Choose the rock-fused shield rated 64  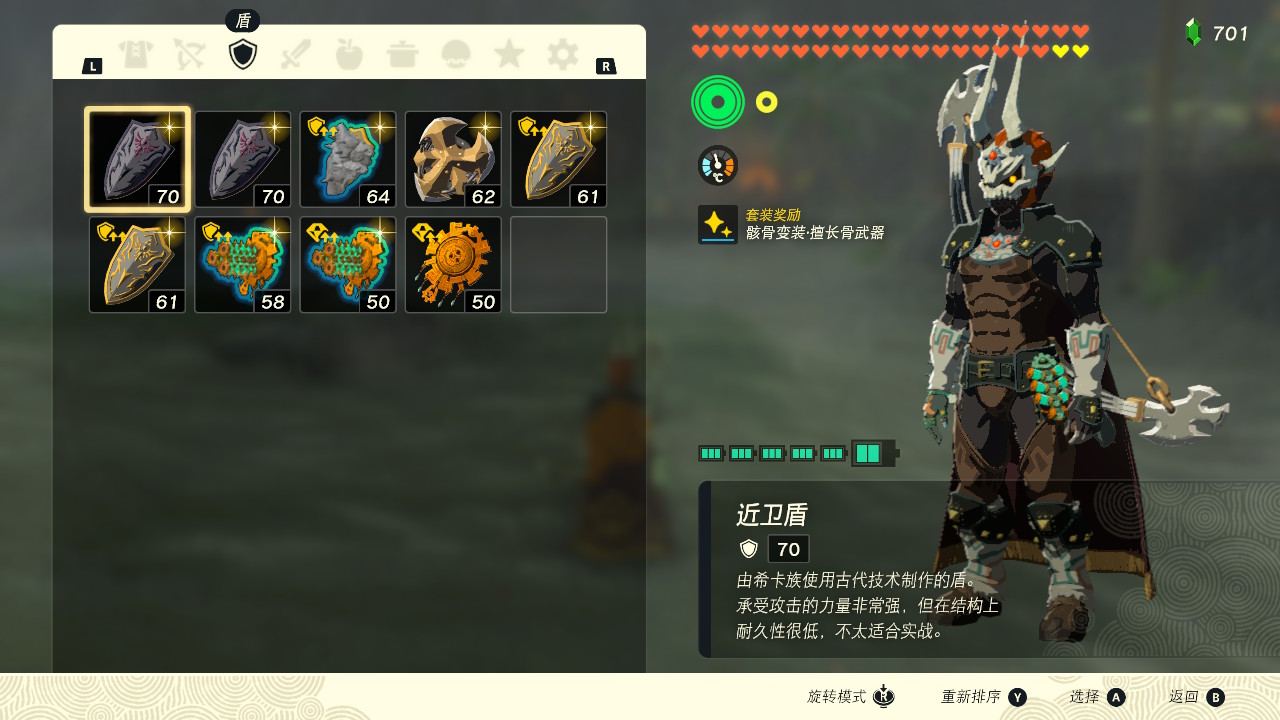348,160
